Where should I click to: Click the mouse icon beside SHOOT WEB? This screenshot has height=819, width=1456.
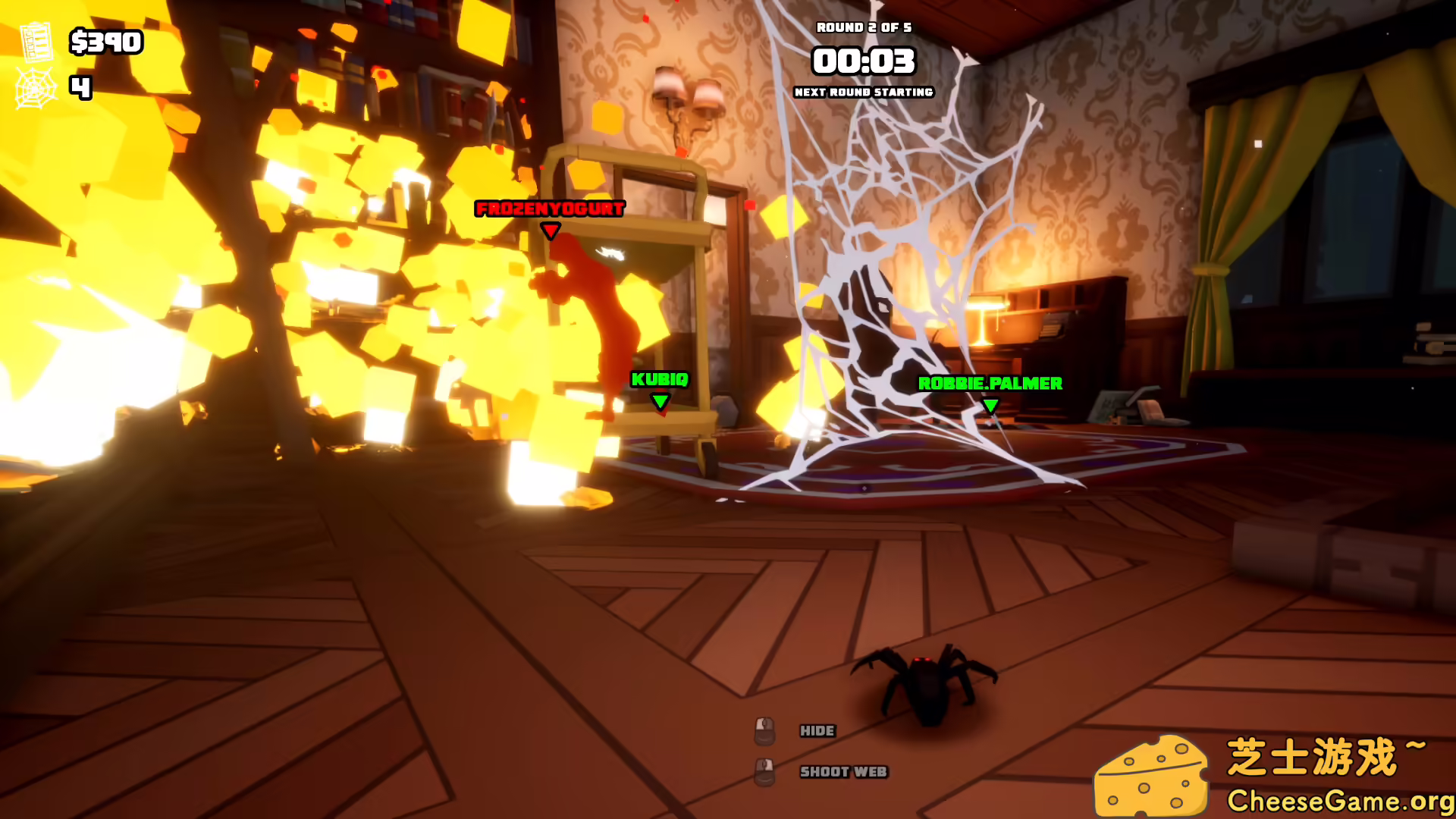(764, 772)
